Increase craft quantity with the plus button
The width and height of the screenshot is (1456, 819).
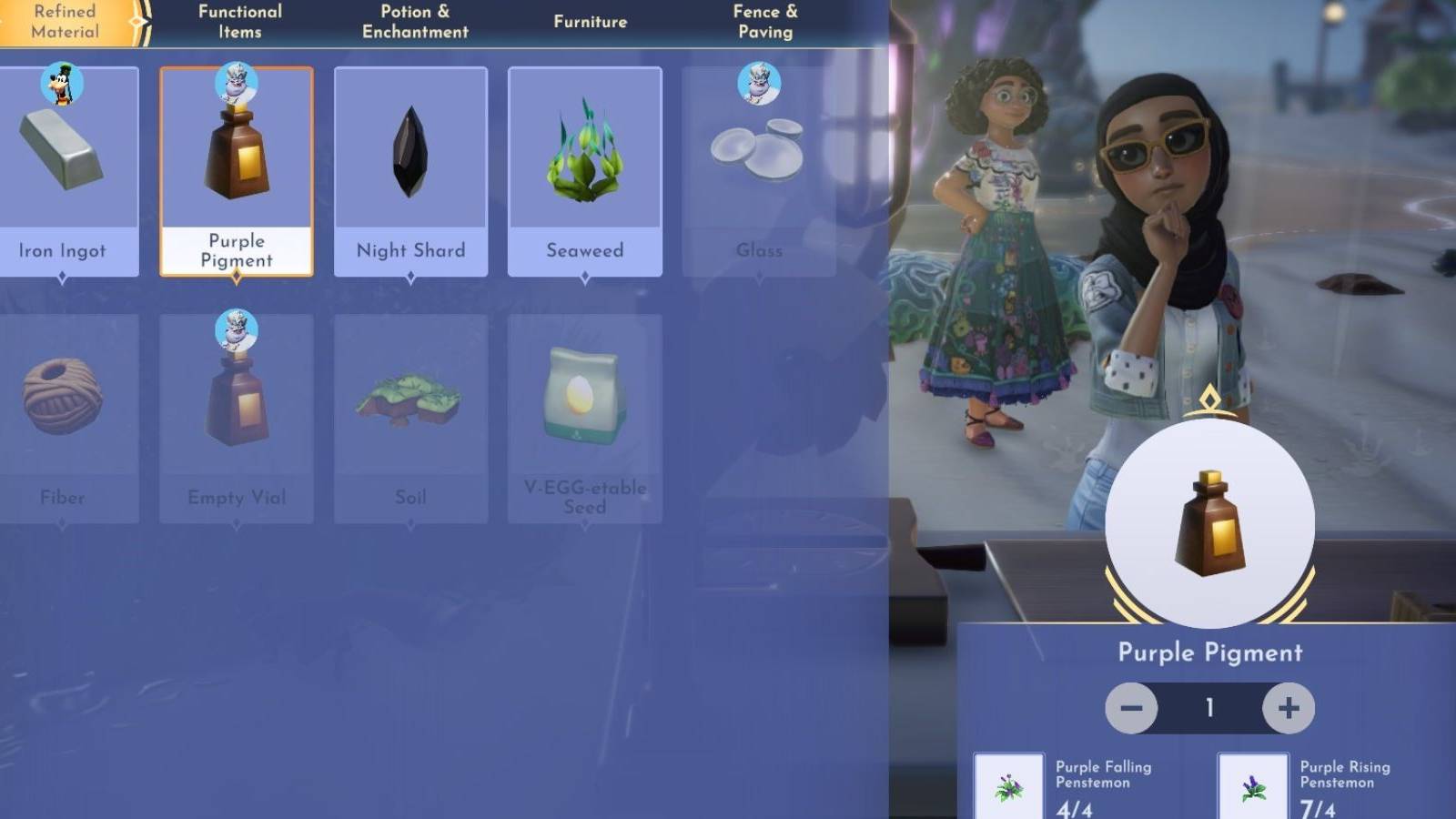tap(1286, 706)
